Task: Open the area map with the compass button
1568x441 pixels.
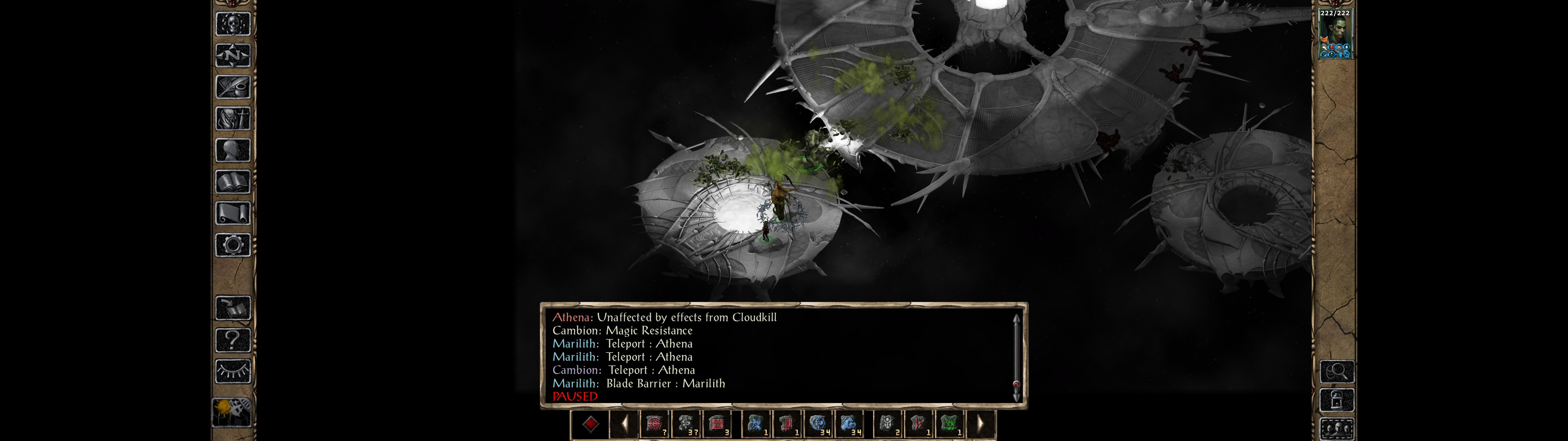Action: coord(233,55)
